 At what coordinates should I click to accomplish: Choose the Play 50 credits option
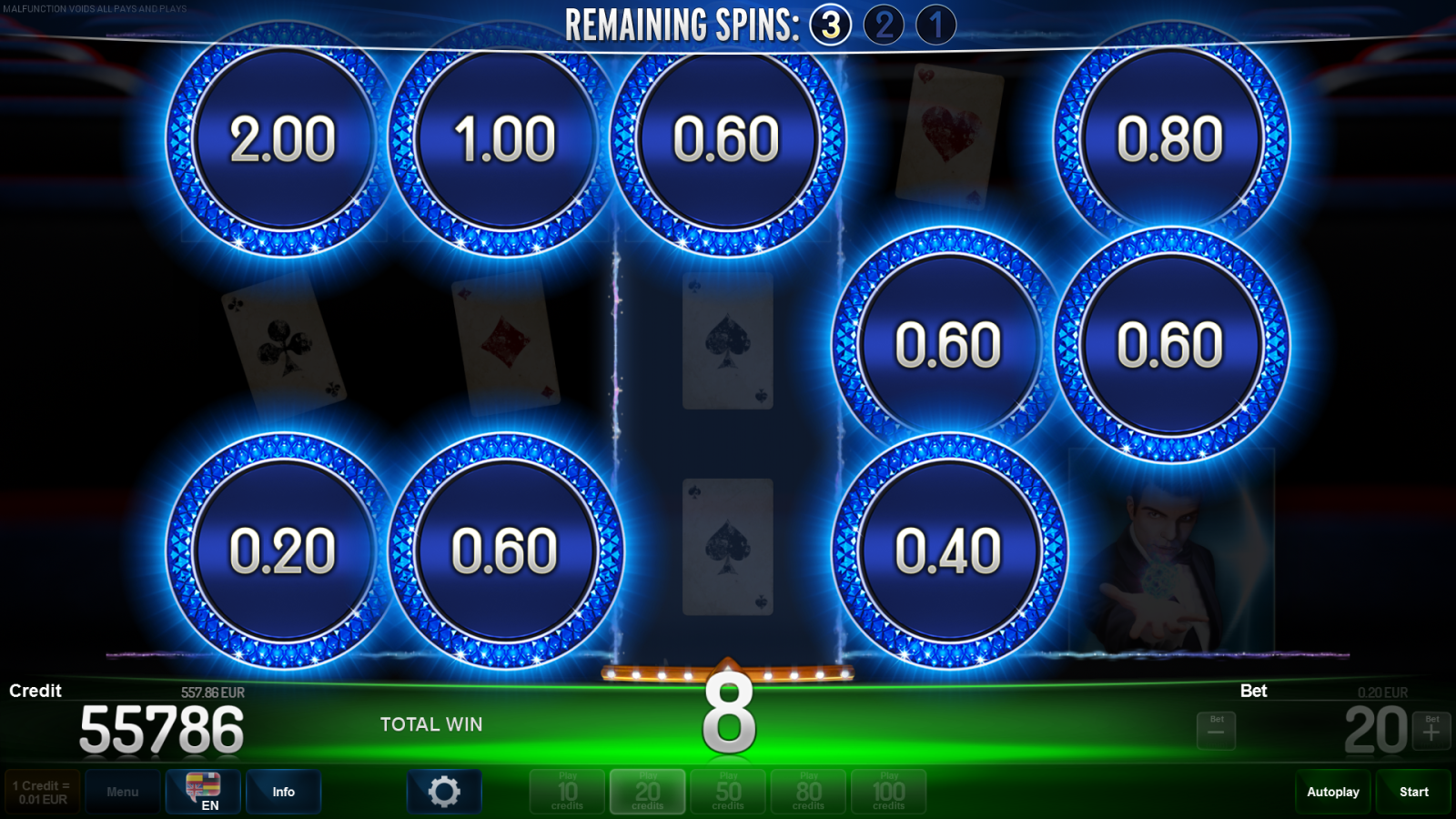pos(727,791)
